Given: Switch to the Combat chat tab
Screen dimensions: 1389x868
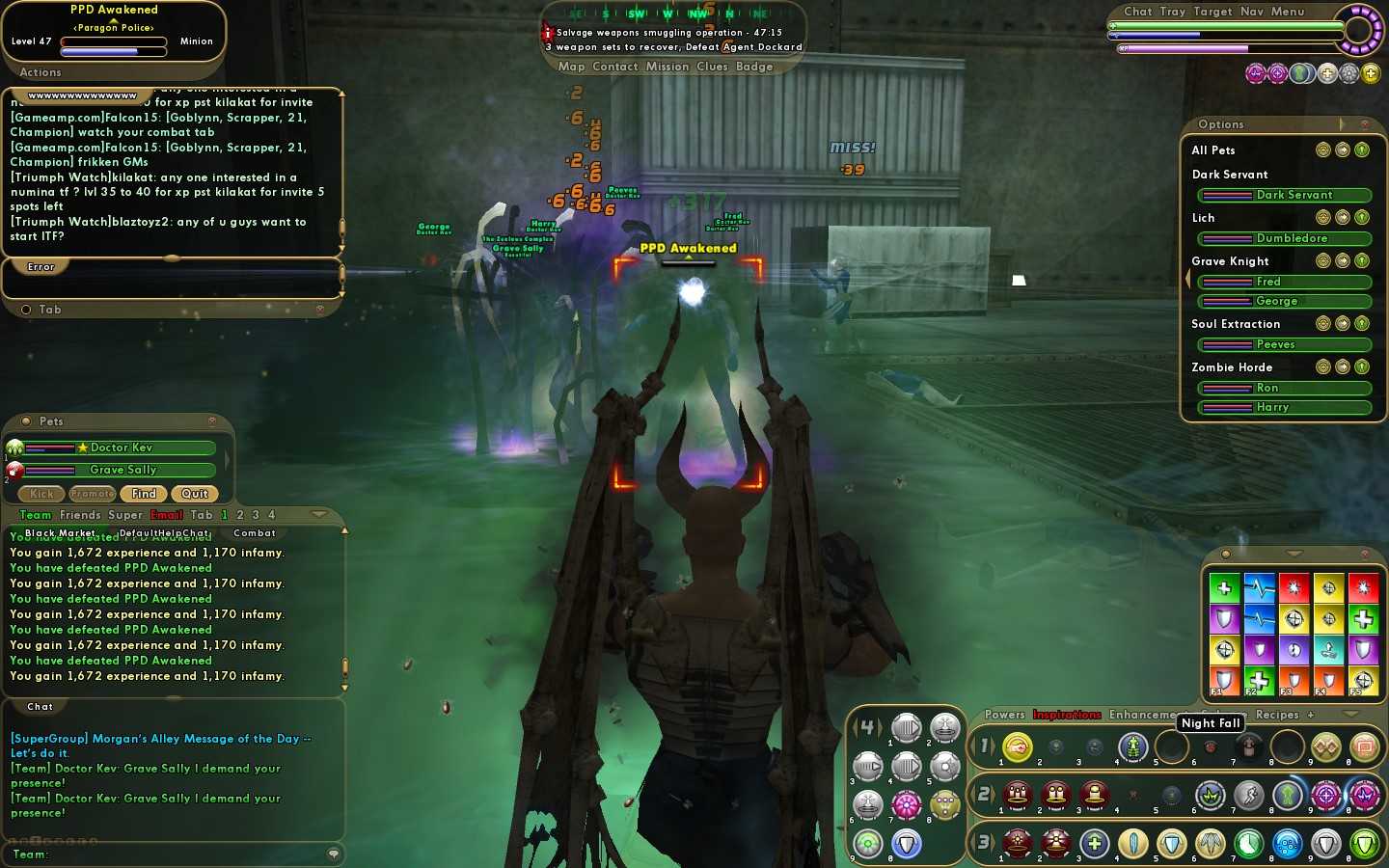Looking at the screenshot, I should 255,532.
